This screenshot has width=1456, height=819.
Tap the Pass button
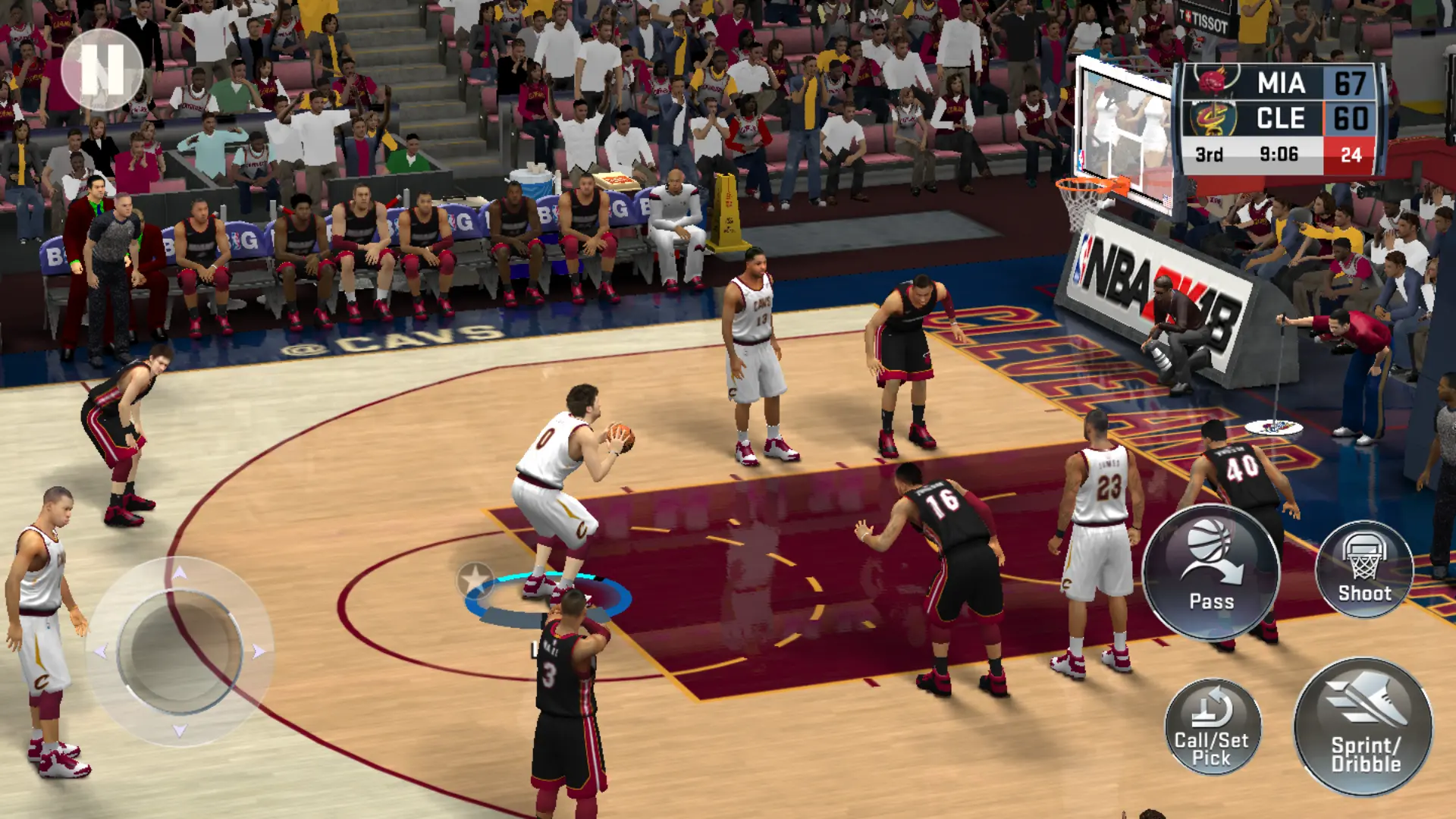(x=1211, y=573)
